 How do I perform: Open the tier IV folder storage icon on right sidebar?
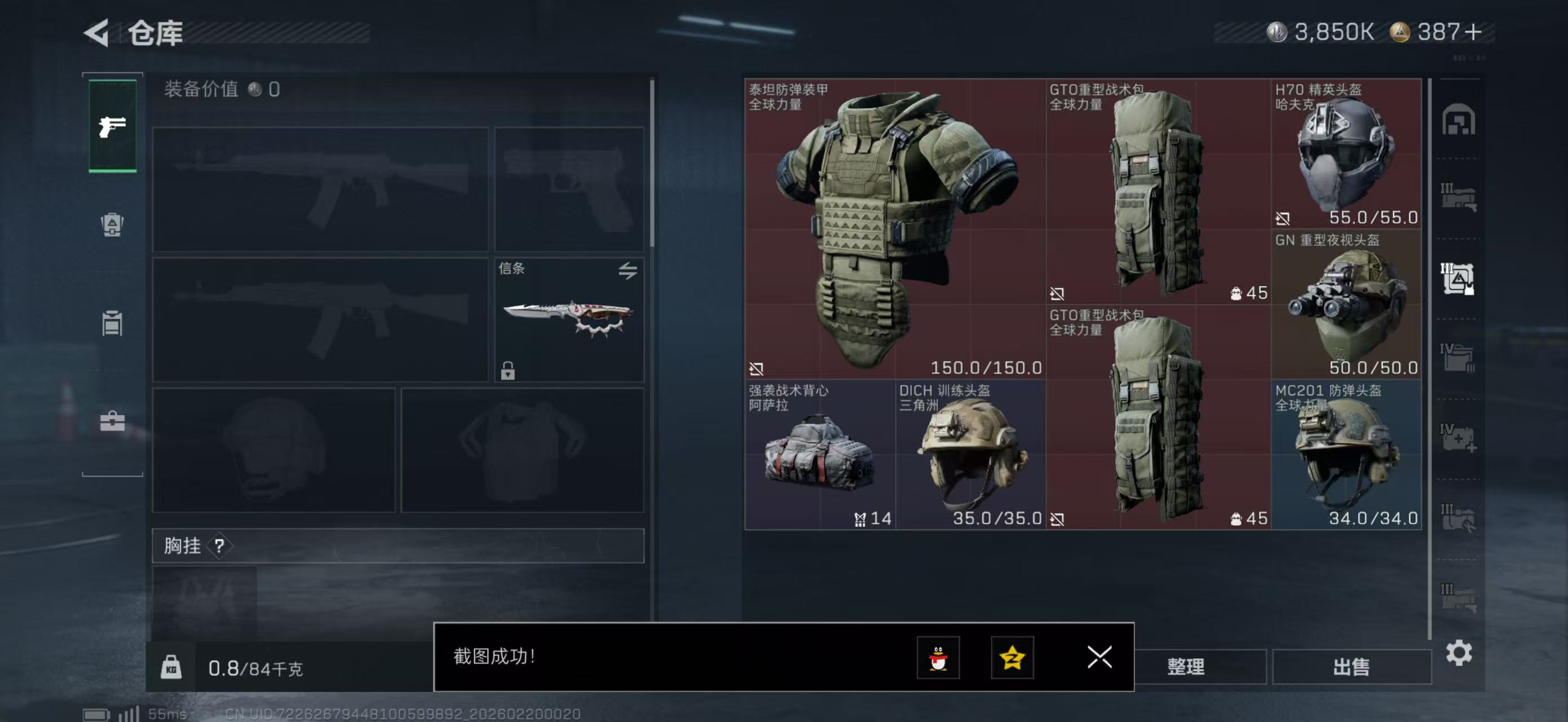(1459, 358)
